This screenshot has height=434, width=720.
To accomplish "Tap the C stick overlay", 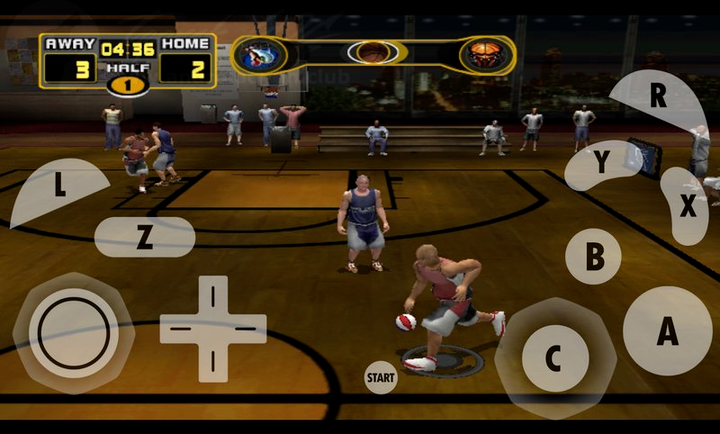I will tap(554, 358).
